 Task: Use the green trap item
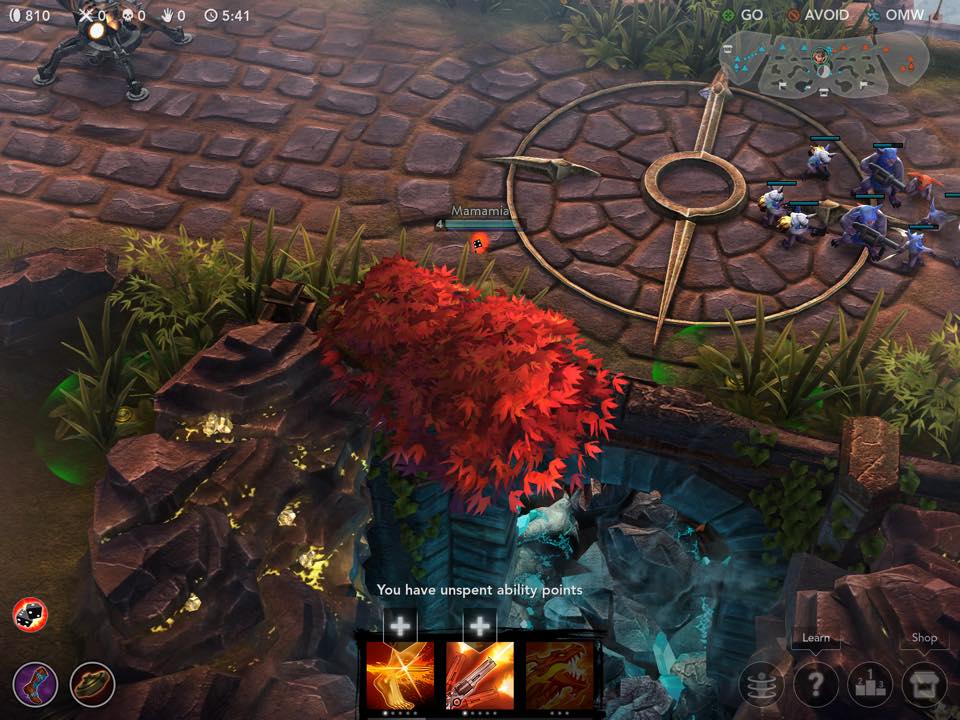pyautogui.click(x=93, y=685)
